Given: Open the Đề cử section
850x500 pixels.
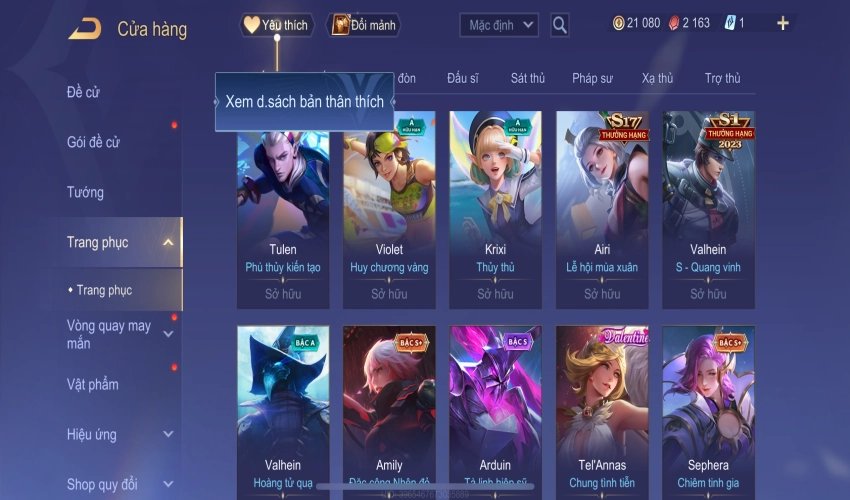Looking at the screenshot, I should point(84,92).
